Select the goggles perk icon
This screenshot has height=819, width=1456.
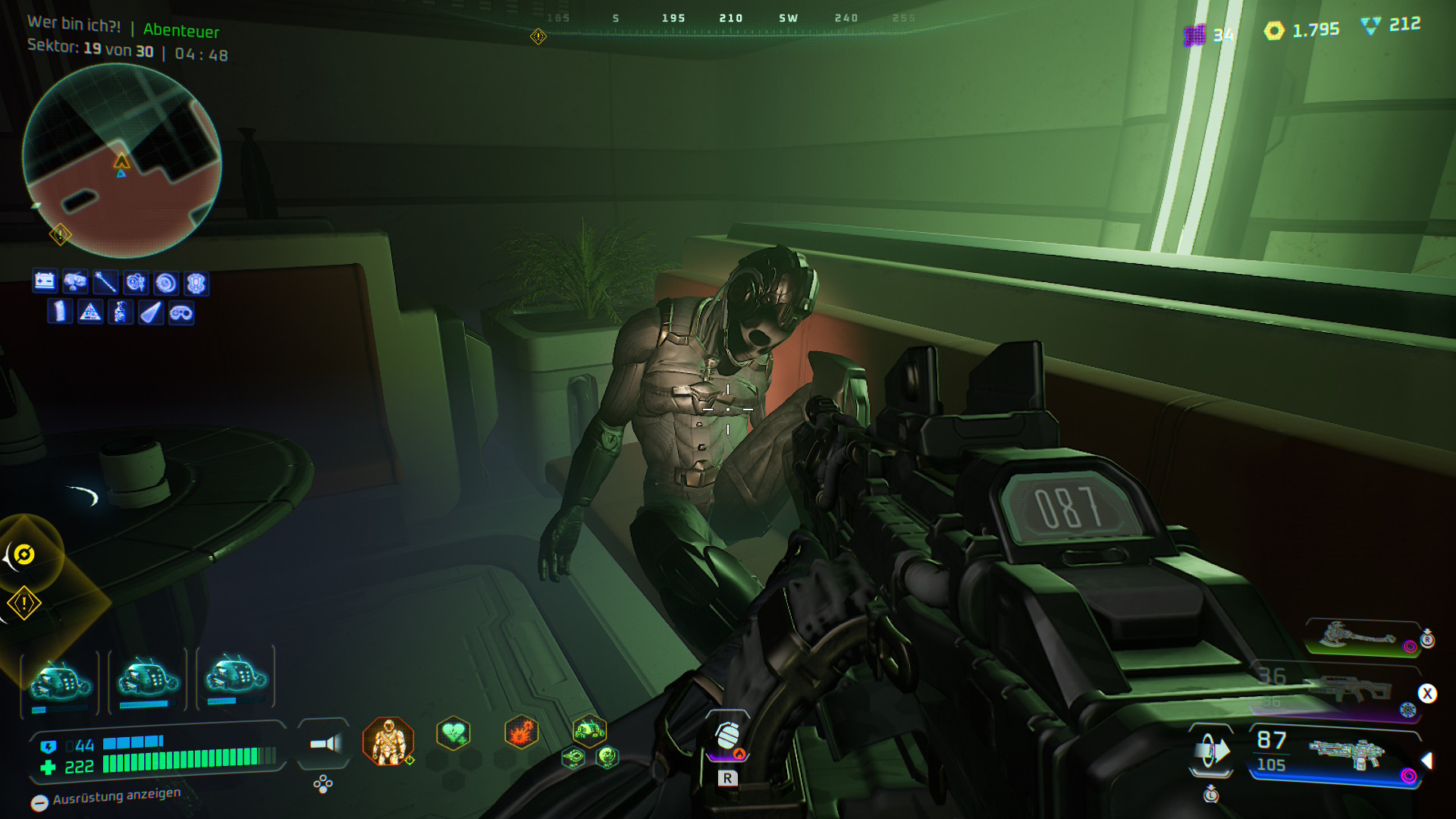(181, 312)
